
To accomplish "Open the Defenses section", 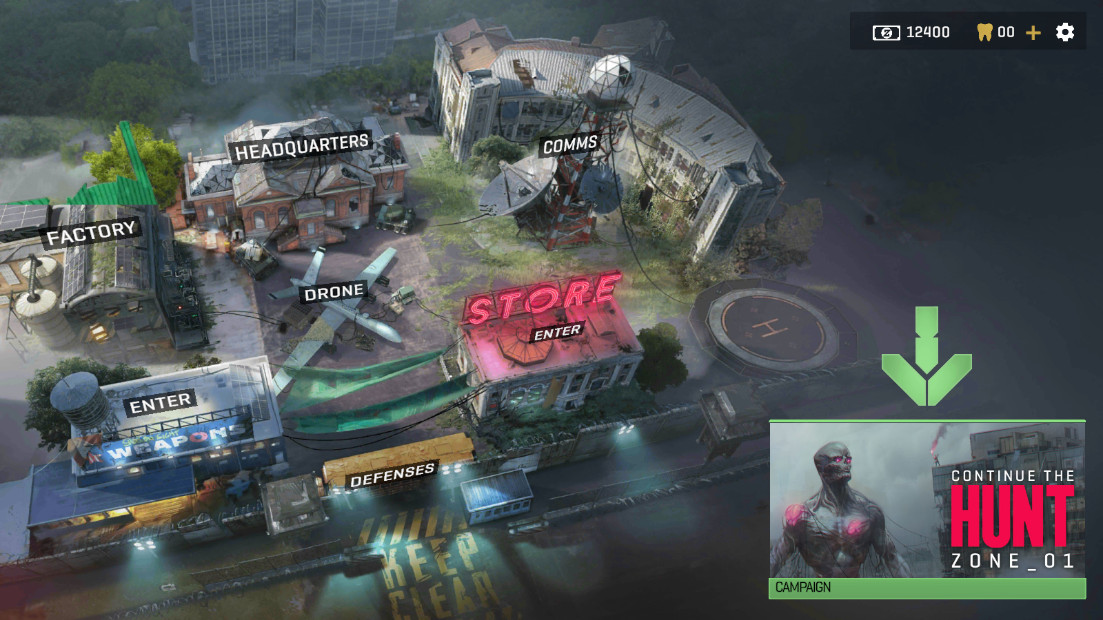I will (391, 476).
